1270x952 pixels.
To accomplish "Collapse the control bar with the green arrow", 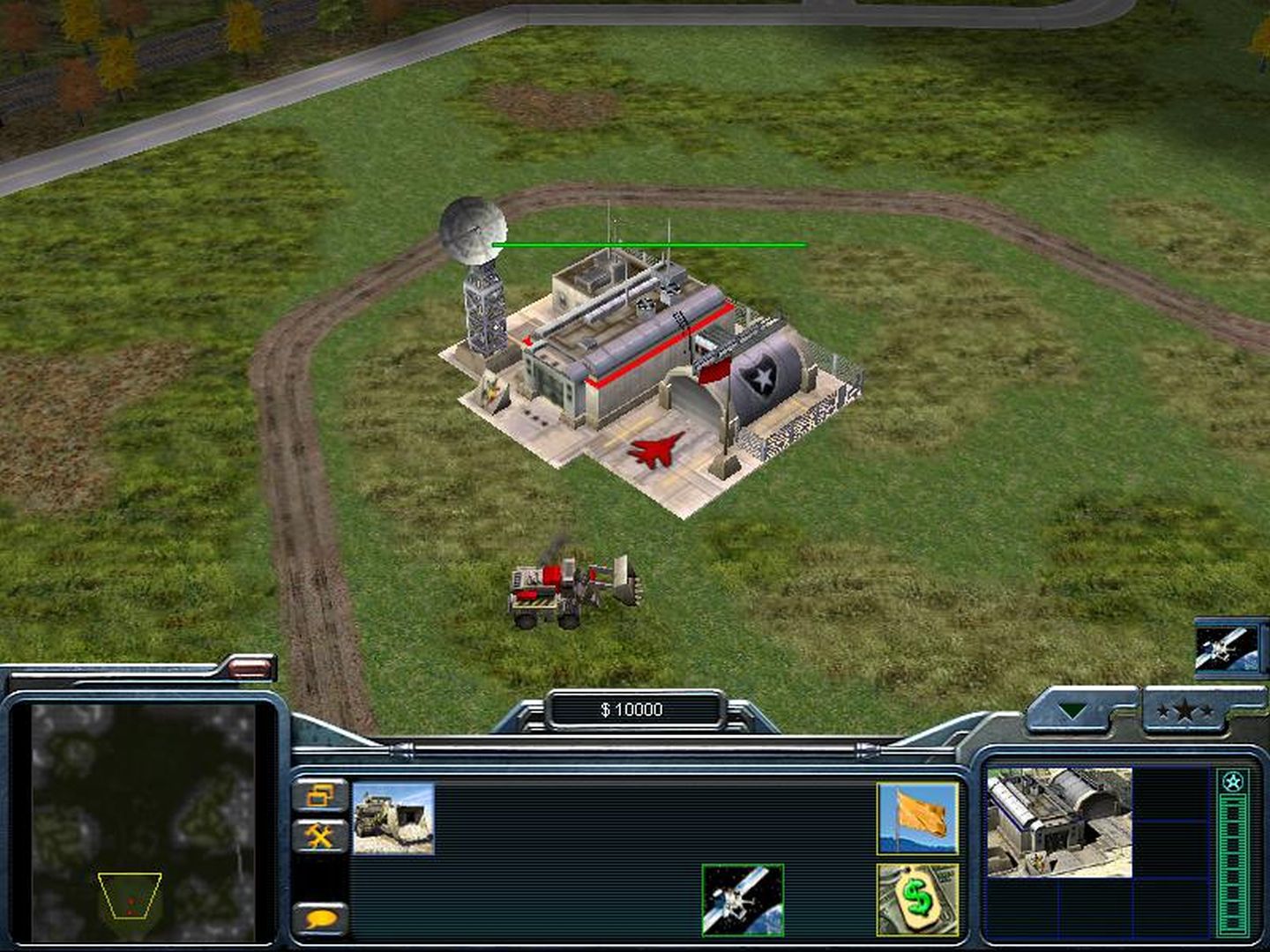I will [x=1072, y=710].
